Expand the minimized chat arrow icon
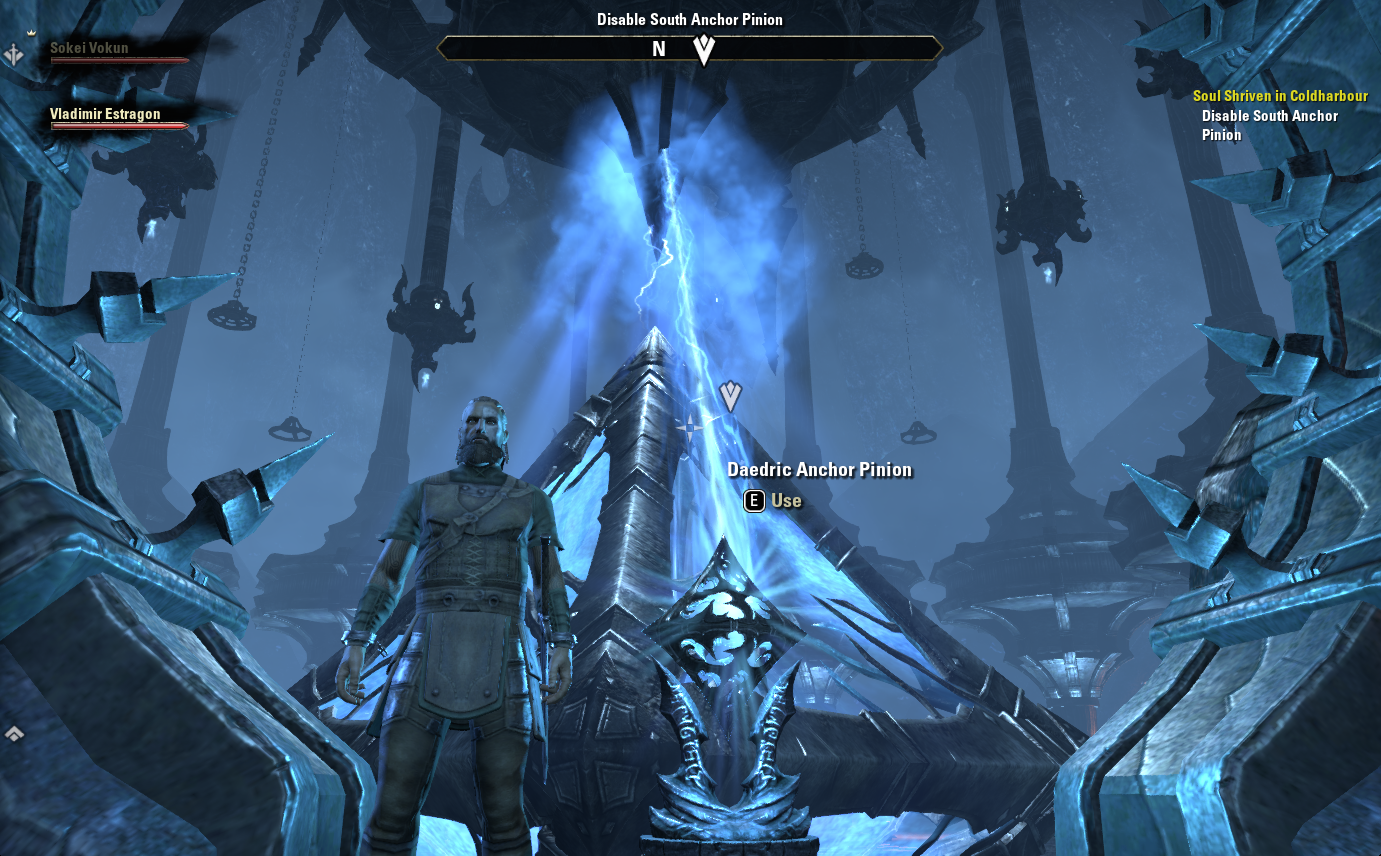The height and width of the screenshot is (856, 1381). tap(14, 734)
